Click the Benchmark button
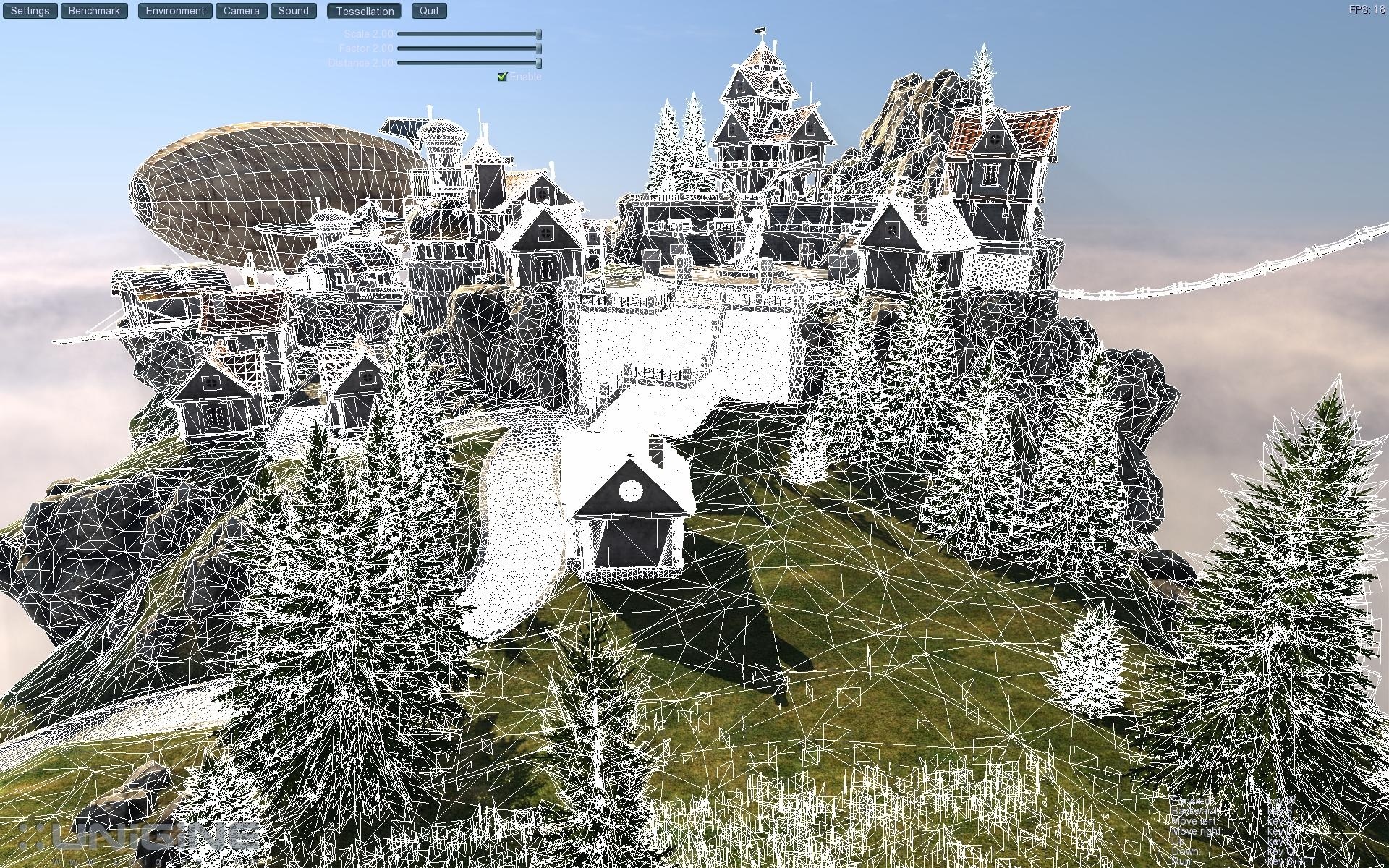1389x868 pixels. (93, 10)
